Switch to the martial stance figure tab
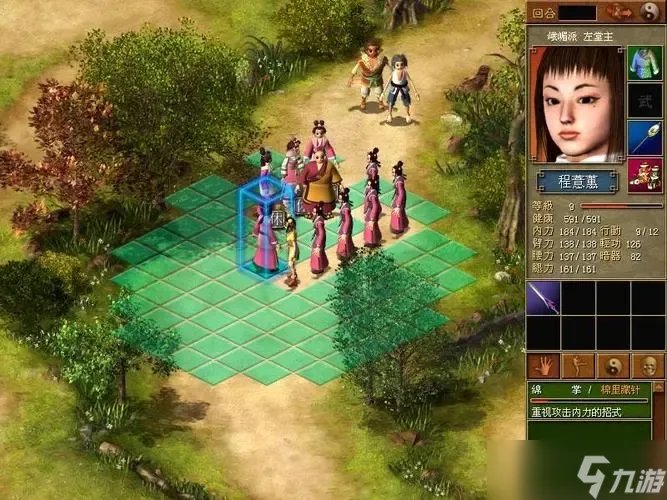The image size is (667, 500). (x=578, y=365)
